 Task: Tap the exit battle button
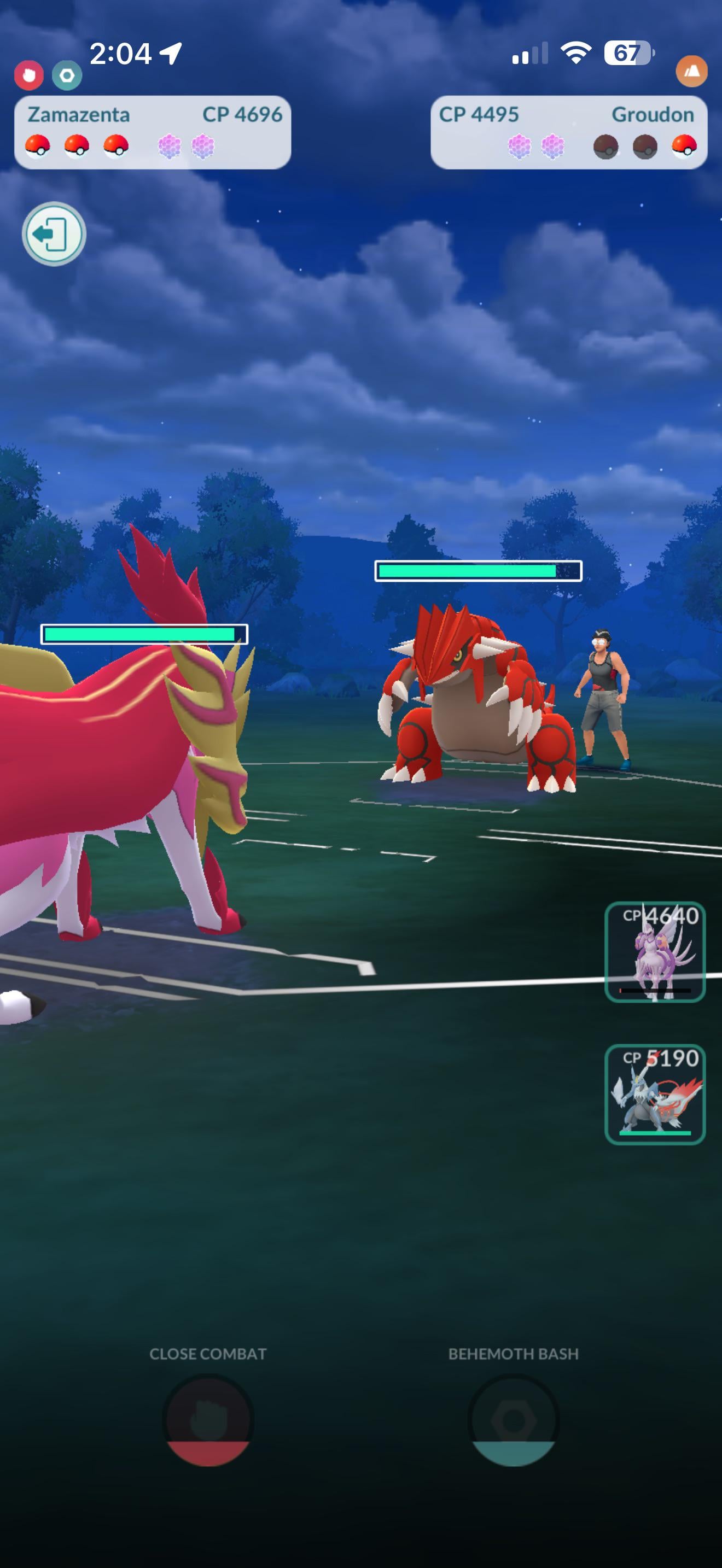point(54,234)
